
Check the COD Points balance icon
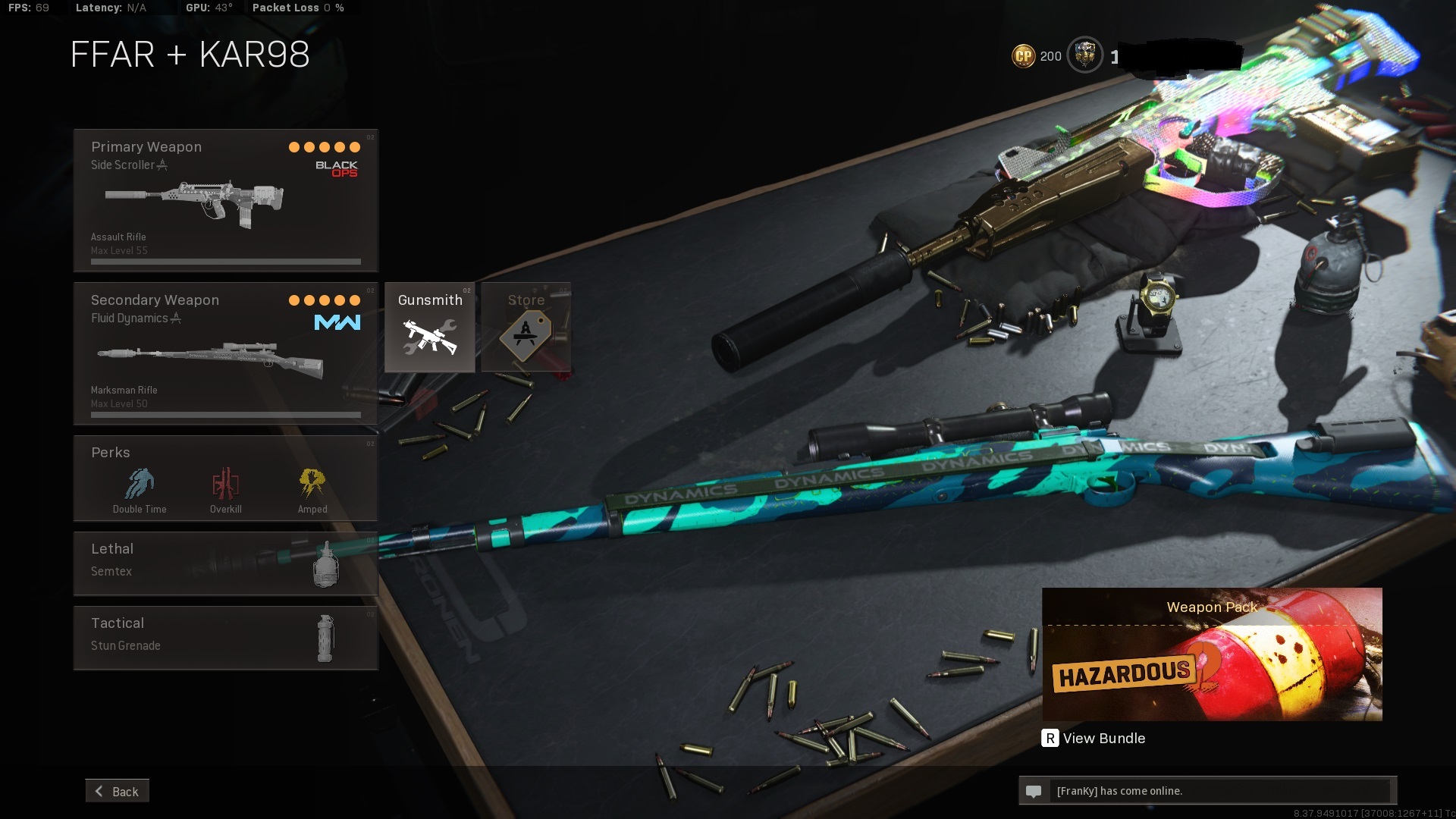[x=1023, y=56]
